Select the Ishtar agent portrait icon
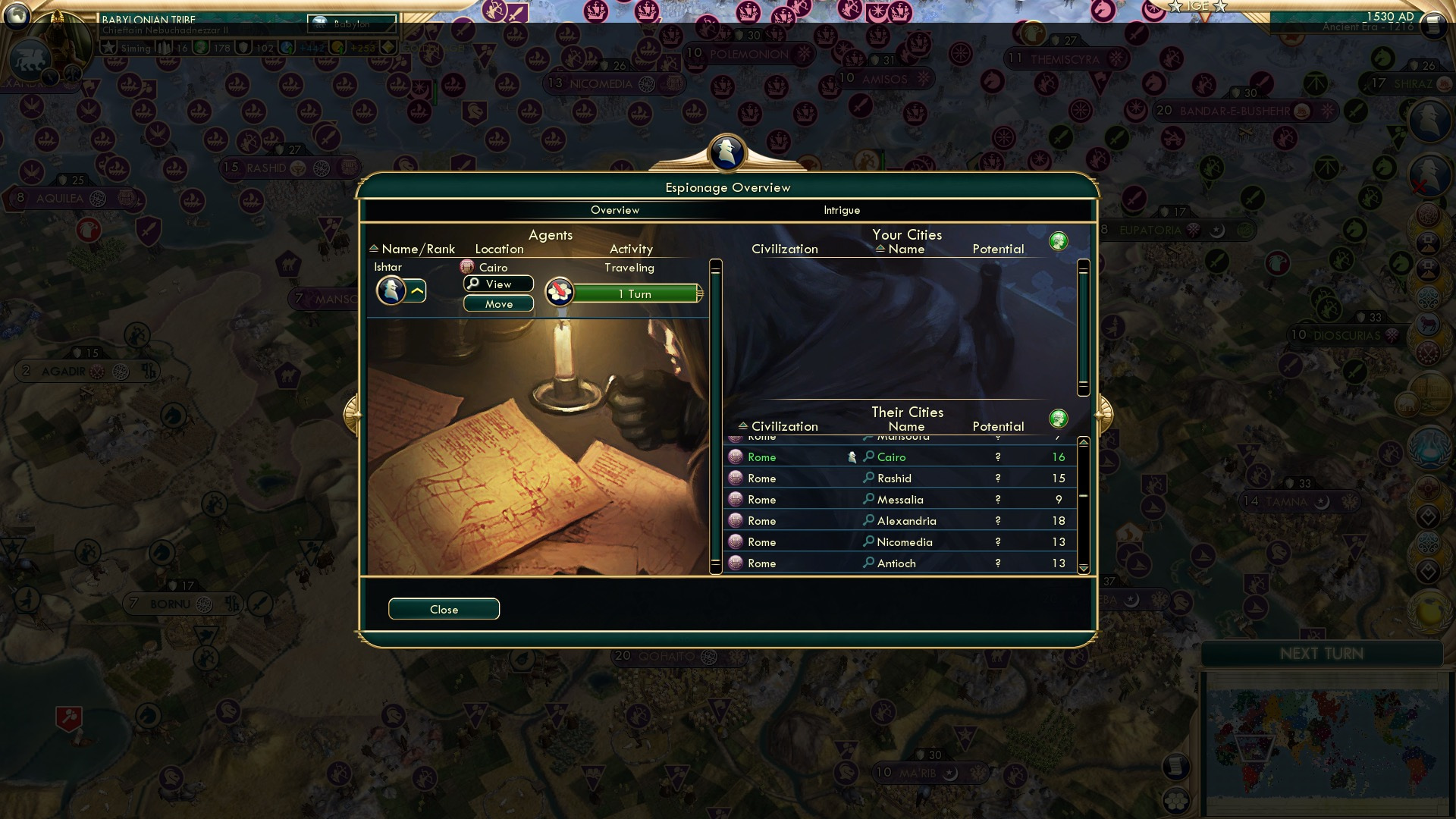Image resolution: width=1456 pixels, height=819 pixels. (x=391, y=290)
